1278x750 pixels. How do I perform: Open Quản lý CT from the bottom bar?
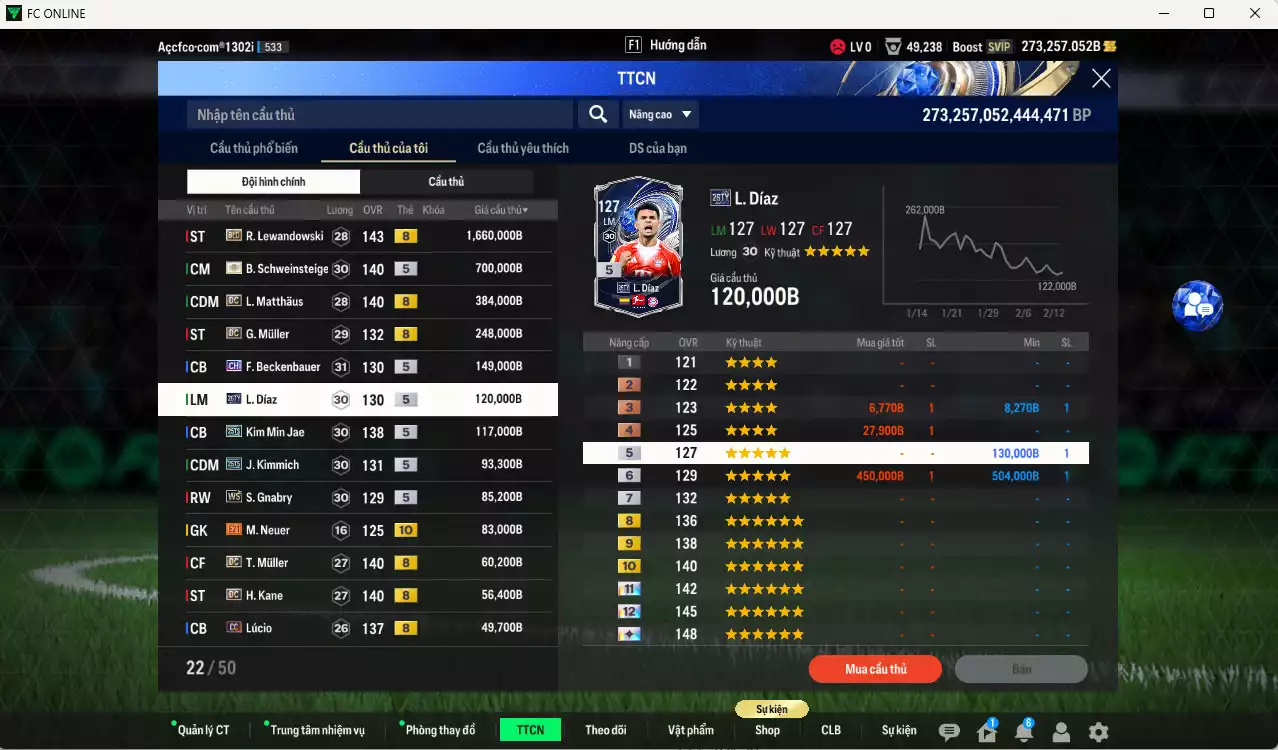coord(203,730)
